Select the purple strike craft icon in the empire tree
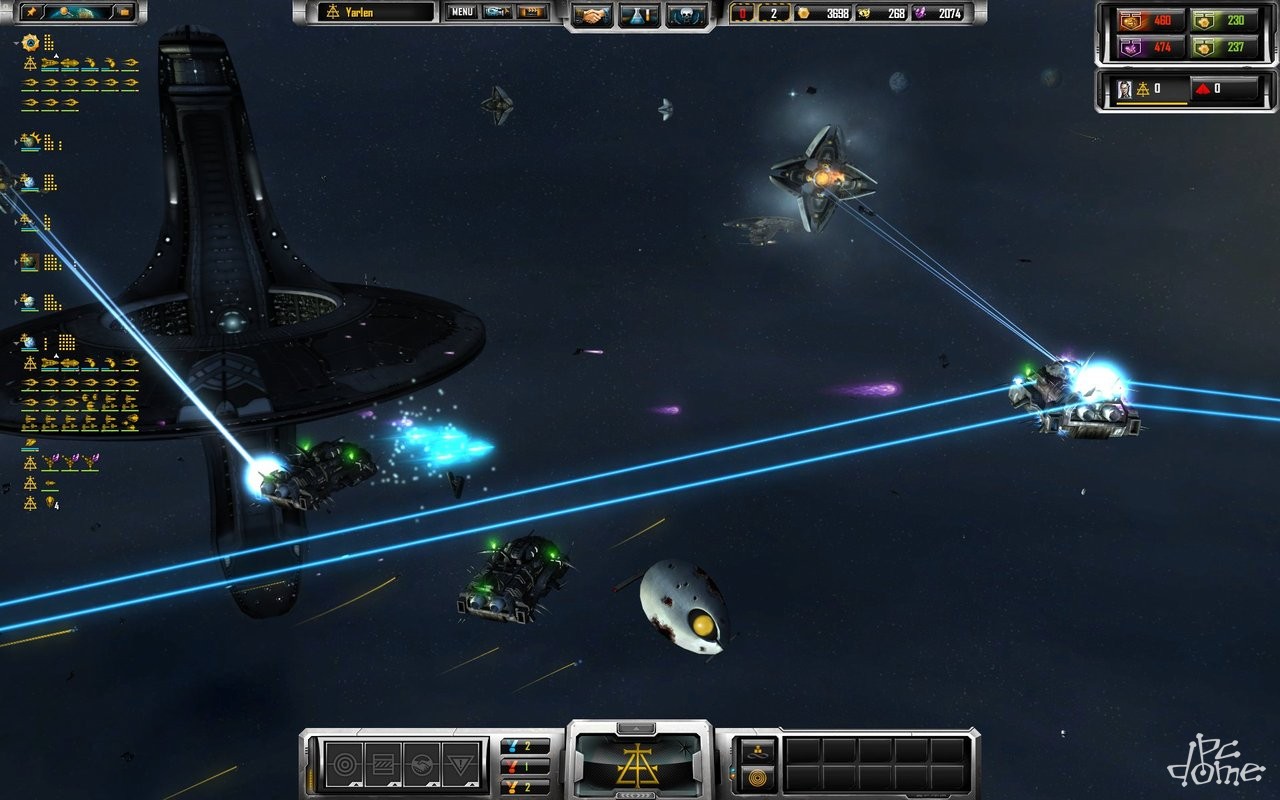Screen dimensions: 1280x800 51,463
